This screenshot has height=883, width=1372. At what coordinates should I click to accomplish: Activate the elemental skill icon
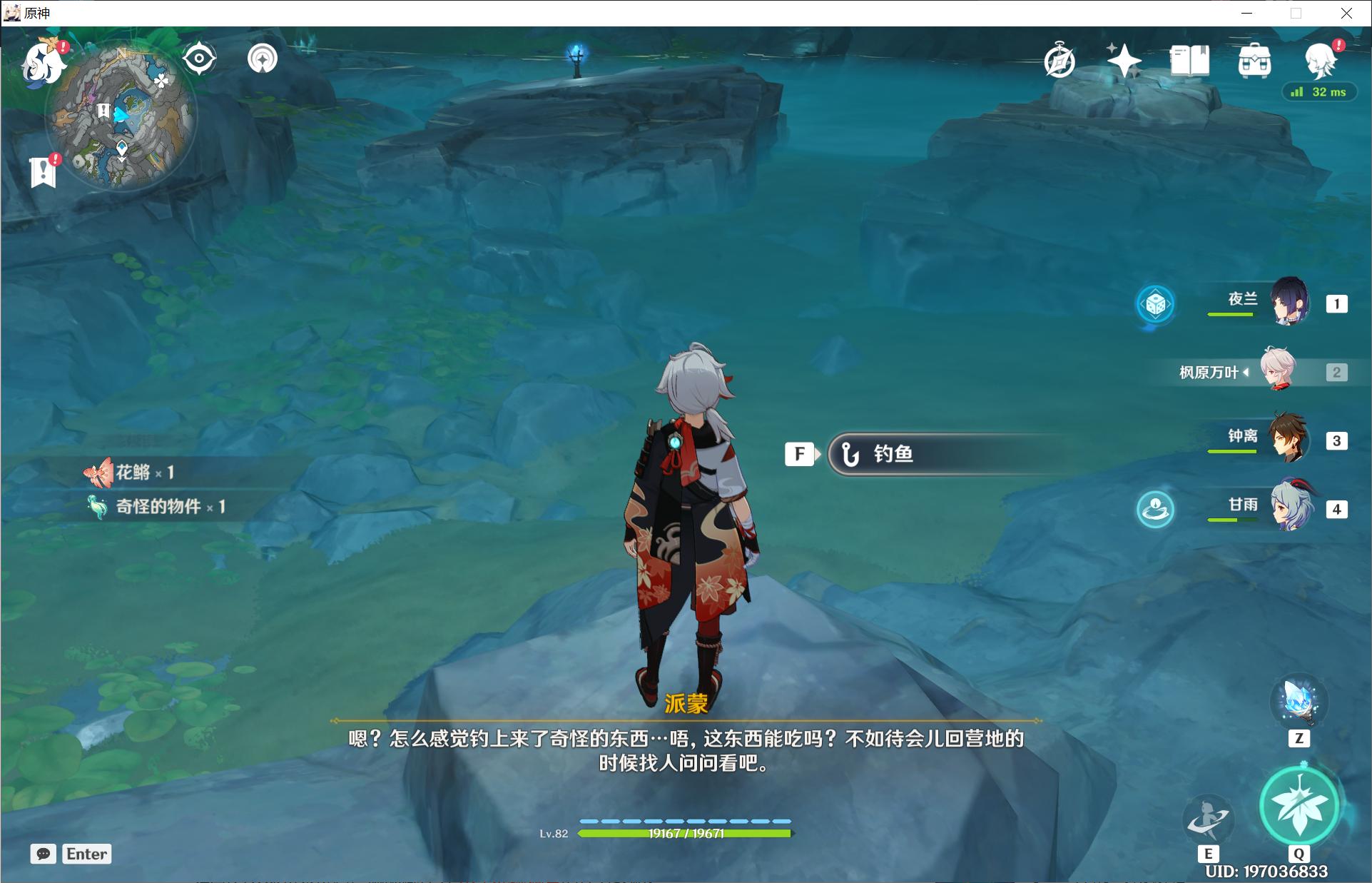point(1207,819)
